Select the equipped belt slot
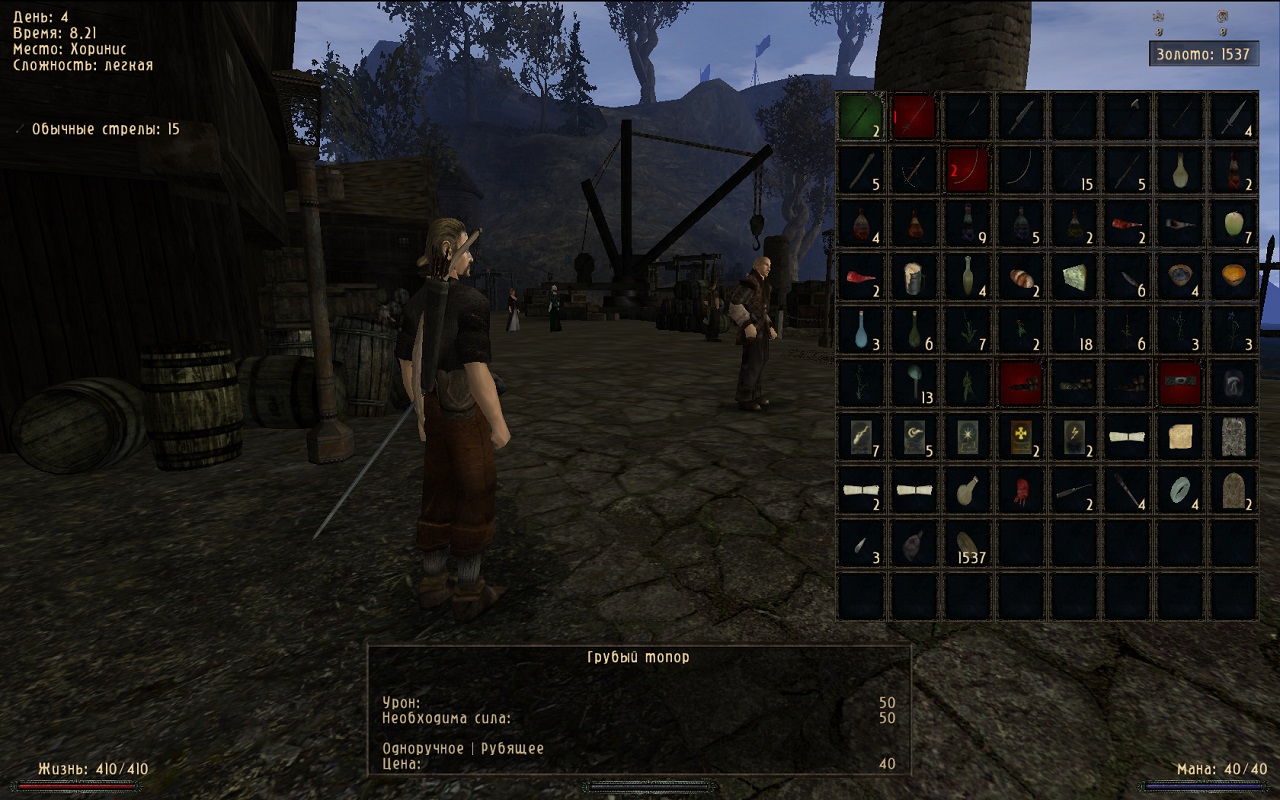This screenshot has height=800, width=1280. click(1182, 384)
